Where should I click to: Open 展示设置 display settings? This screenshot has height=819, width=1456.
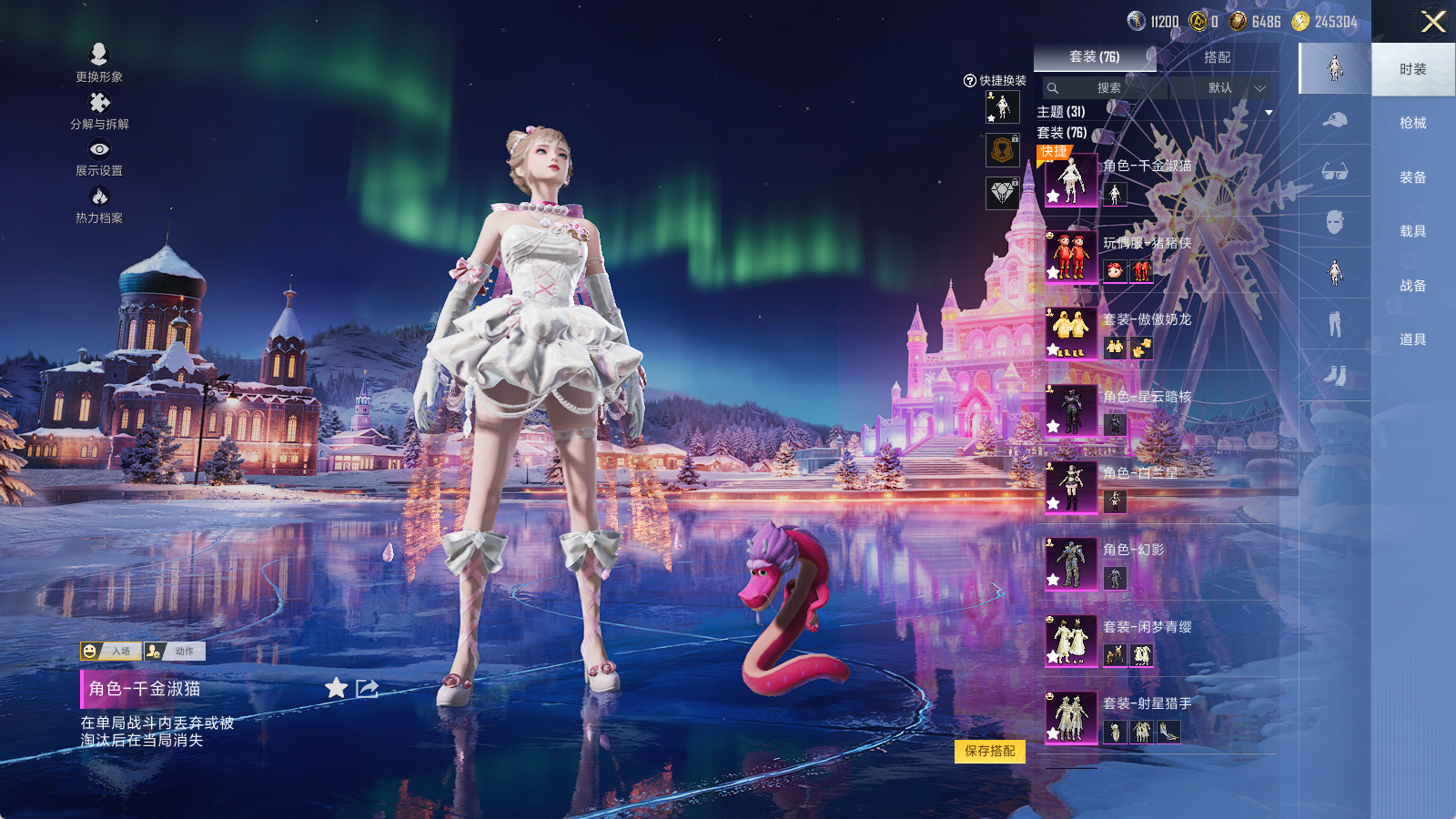99,157
